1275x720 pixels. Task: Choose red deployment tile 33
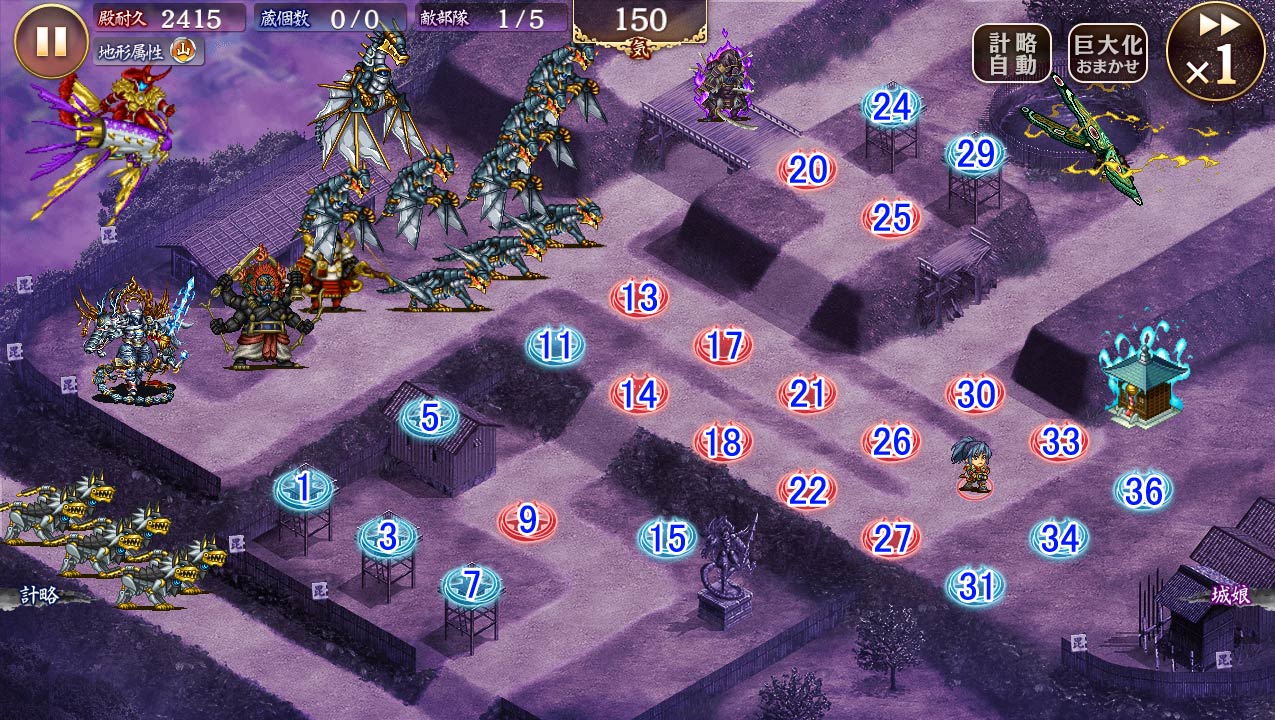click(1059, 441)
